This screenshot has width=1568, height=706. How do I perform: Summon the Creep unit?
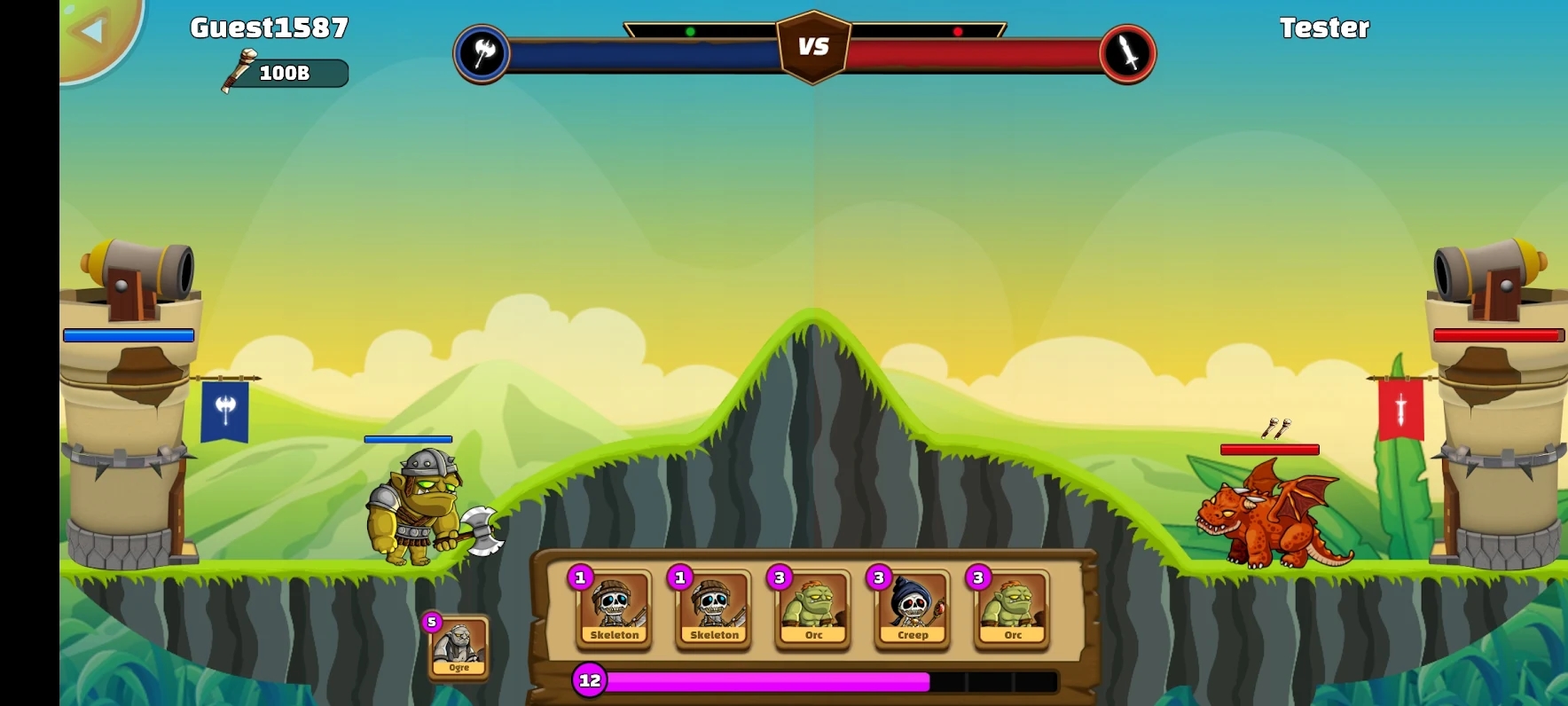912,612
